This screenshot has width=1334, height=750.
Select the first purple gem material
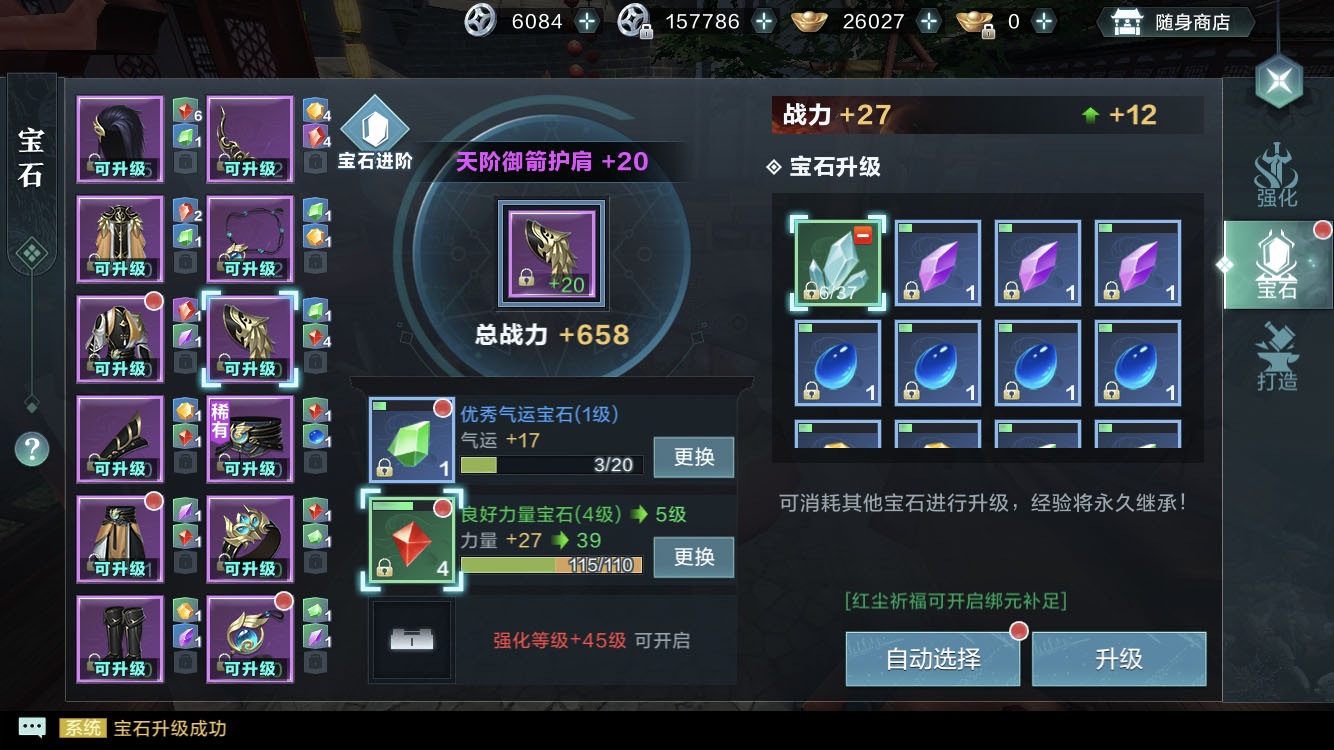coord(937,261)
